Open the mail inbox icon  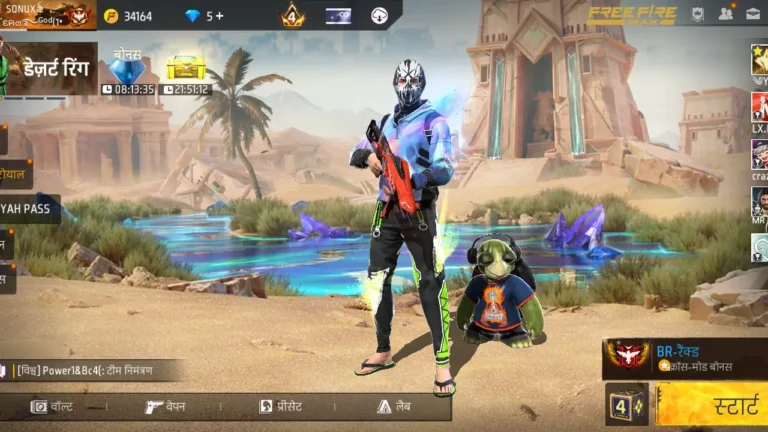(x=753, y=15)
